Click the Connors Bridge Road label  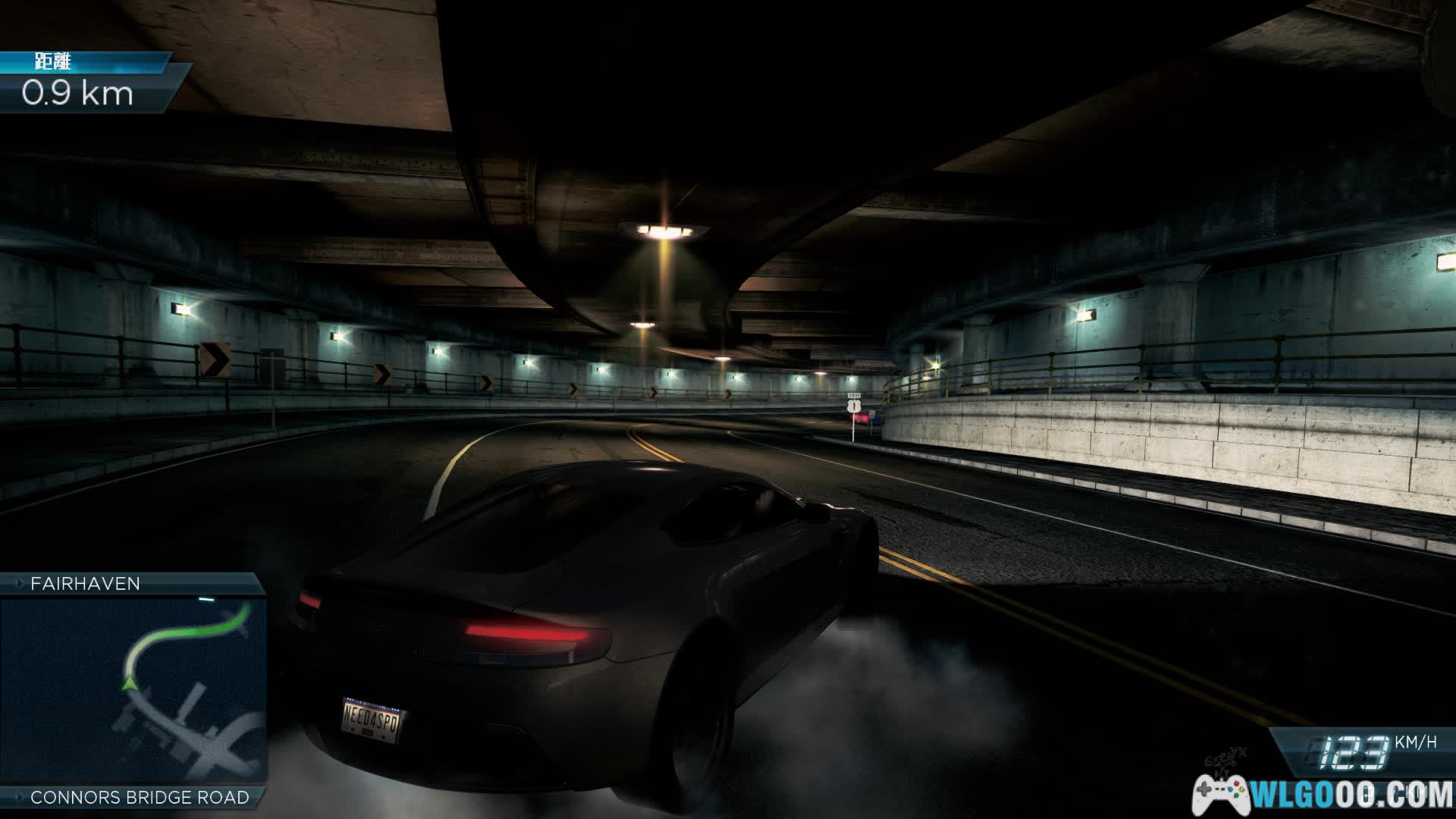[140, 797]
